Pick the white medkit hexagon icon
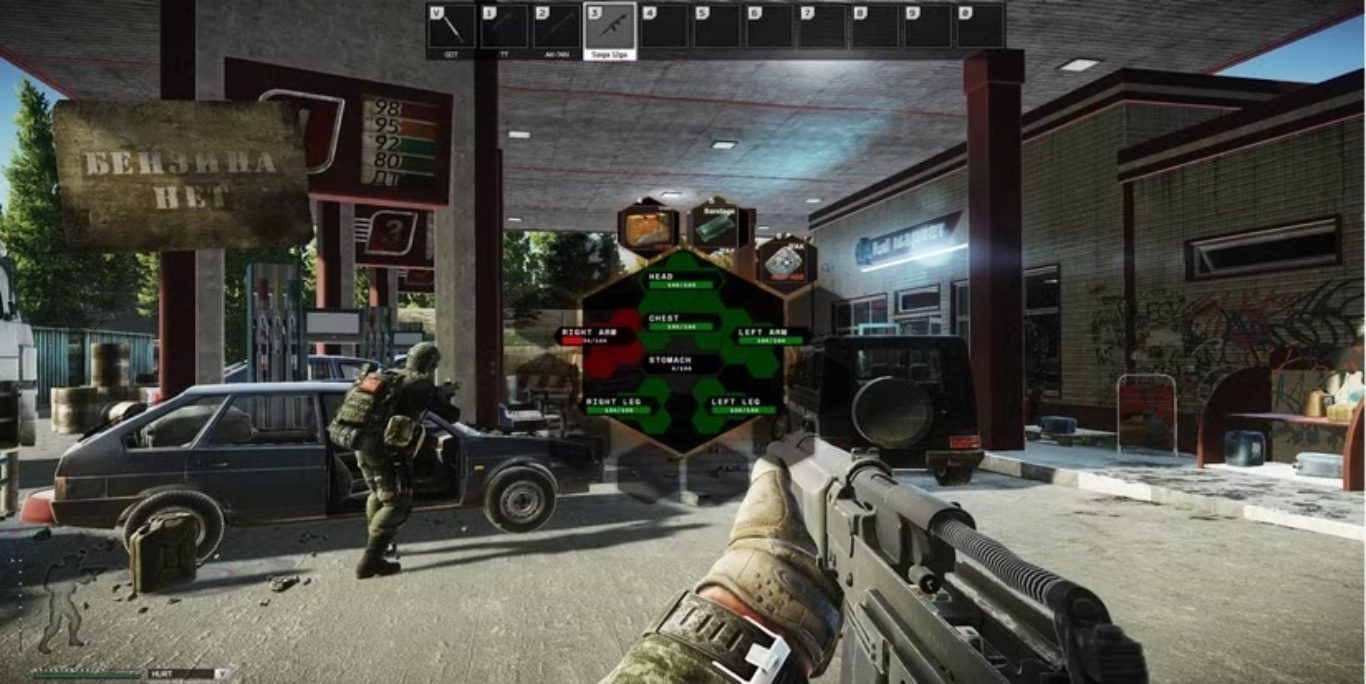The width and height of the screenshot is (1366, 684). coord(786,263)
